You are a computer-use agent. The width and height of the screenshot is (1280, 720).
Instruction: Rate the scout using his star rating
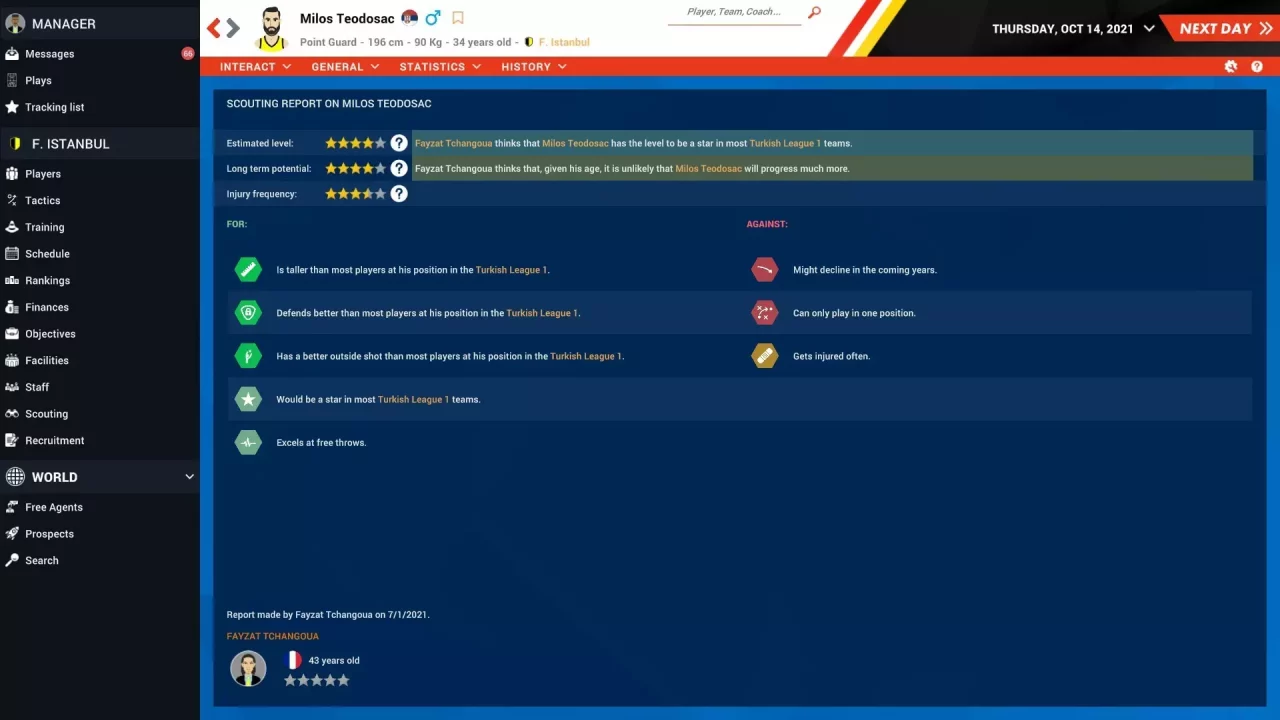click(316, 679)
